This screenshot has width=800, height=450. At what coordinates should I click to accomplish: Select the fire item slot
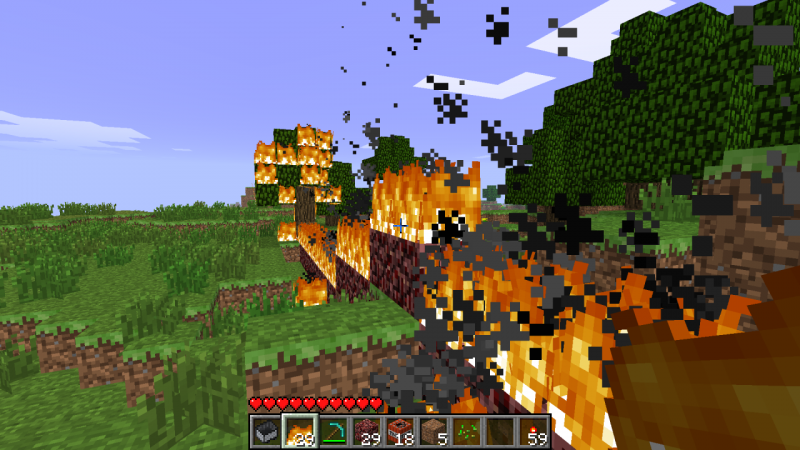coord(300,432)
